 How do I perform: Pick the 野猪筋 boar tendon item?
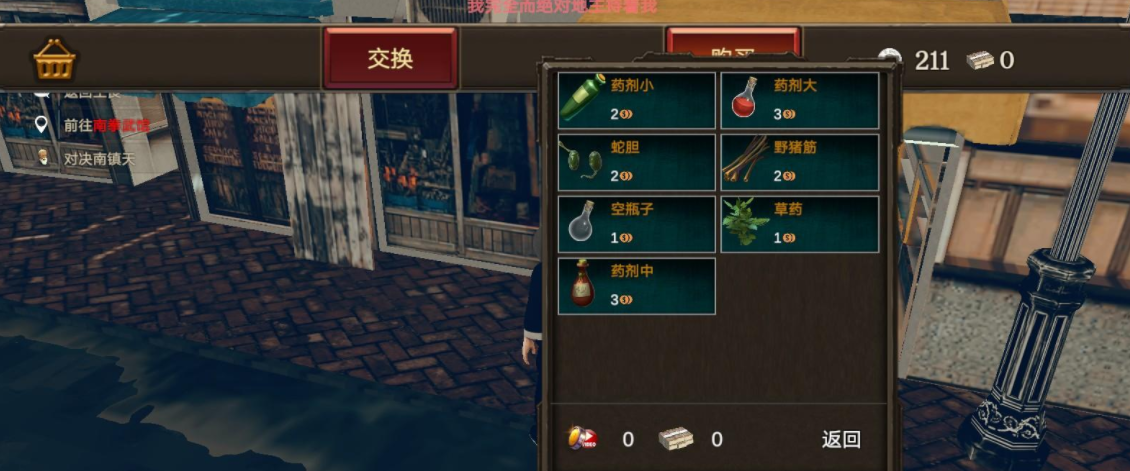tap(800, 162)
